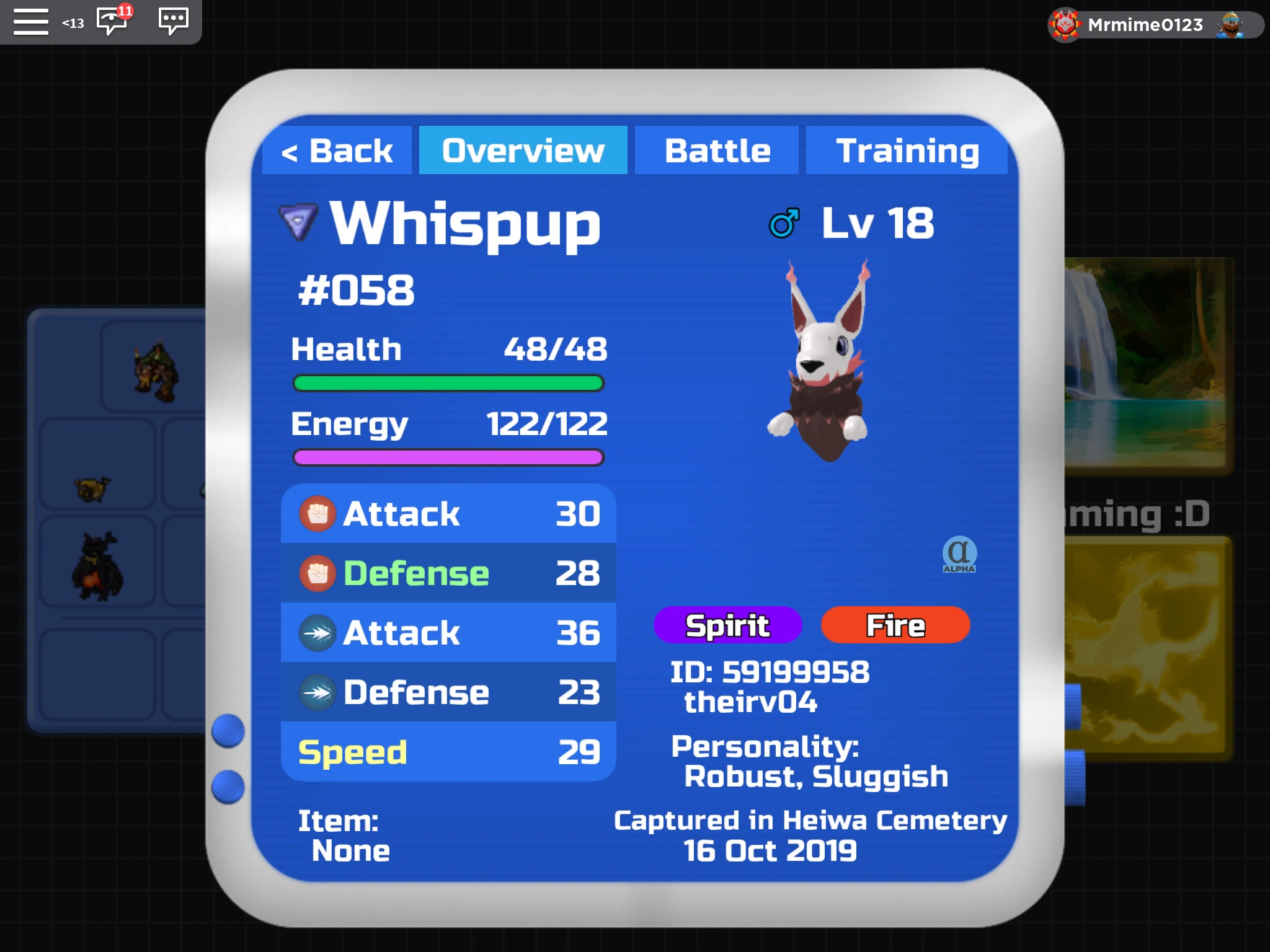Open the Training tab
The width and height of the screenshot is (1270, 952).
907,149
